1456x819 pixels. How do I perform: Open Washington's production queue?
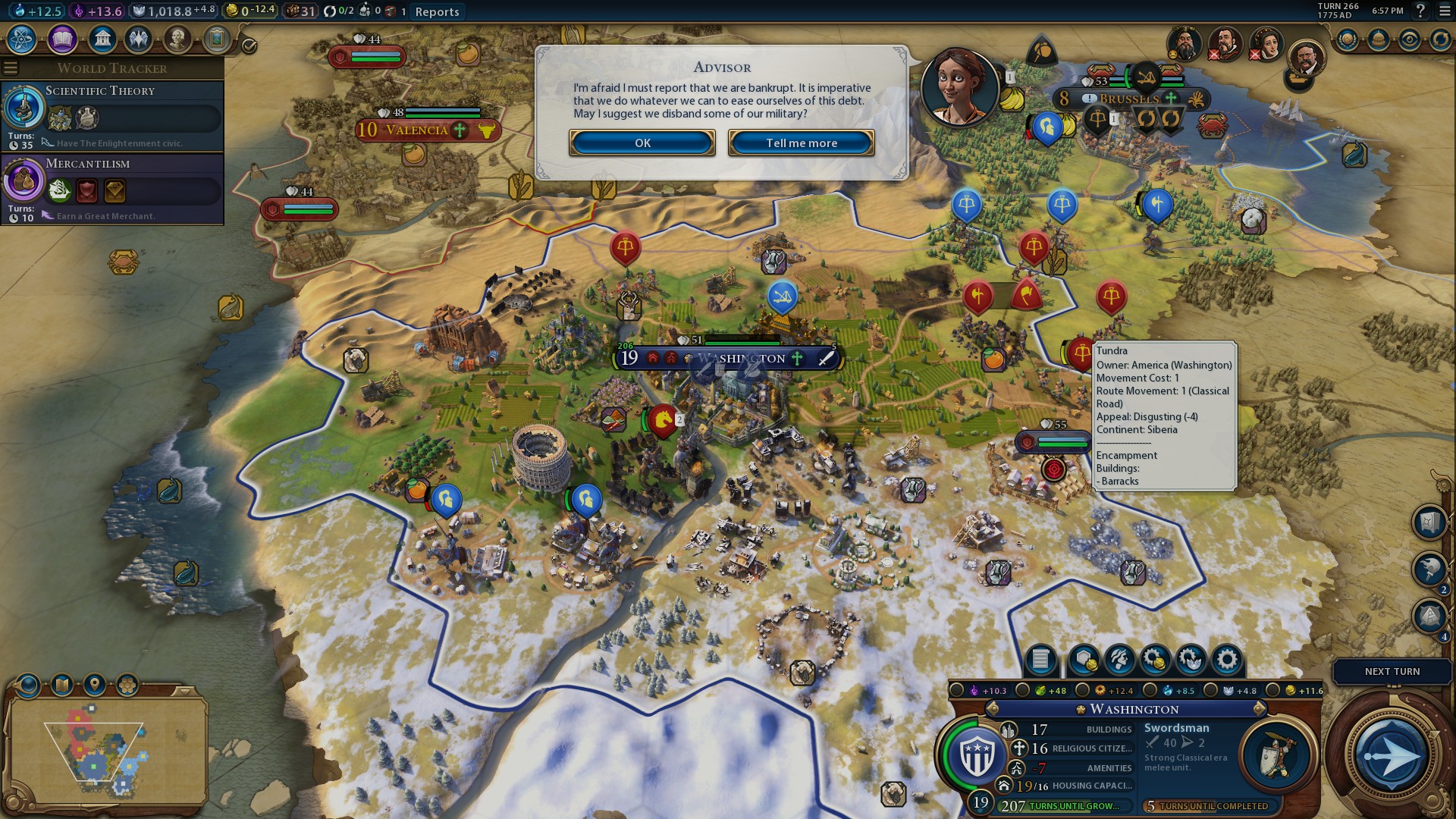tap(1041, 661)
